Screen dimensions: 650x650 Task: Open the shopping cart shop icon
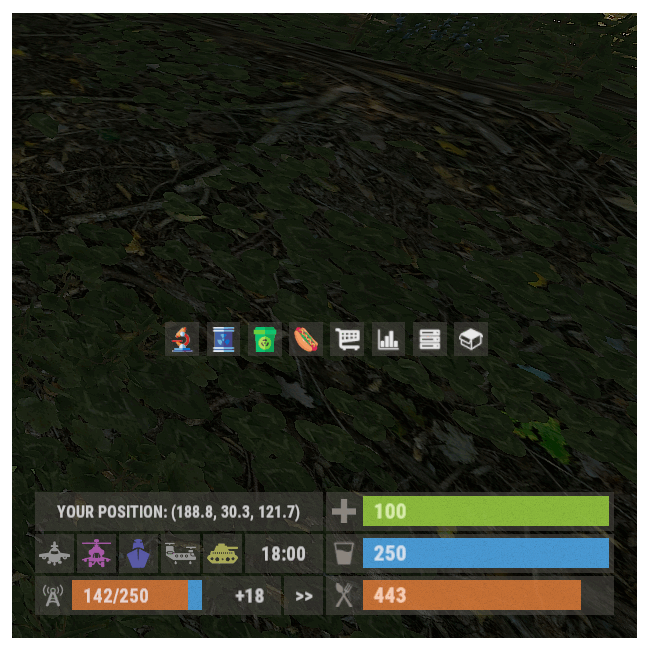(x=346, y=340)
